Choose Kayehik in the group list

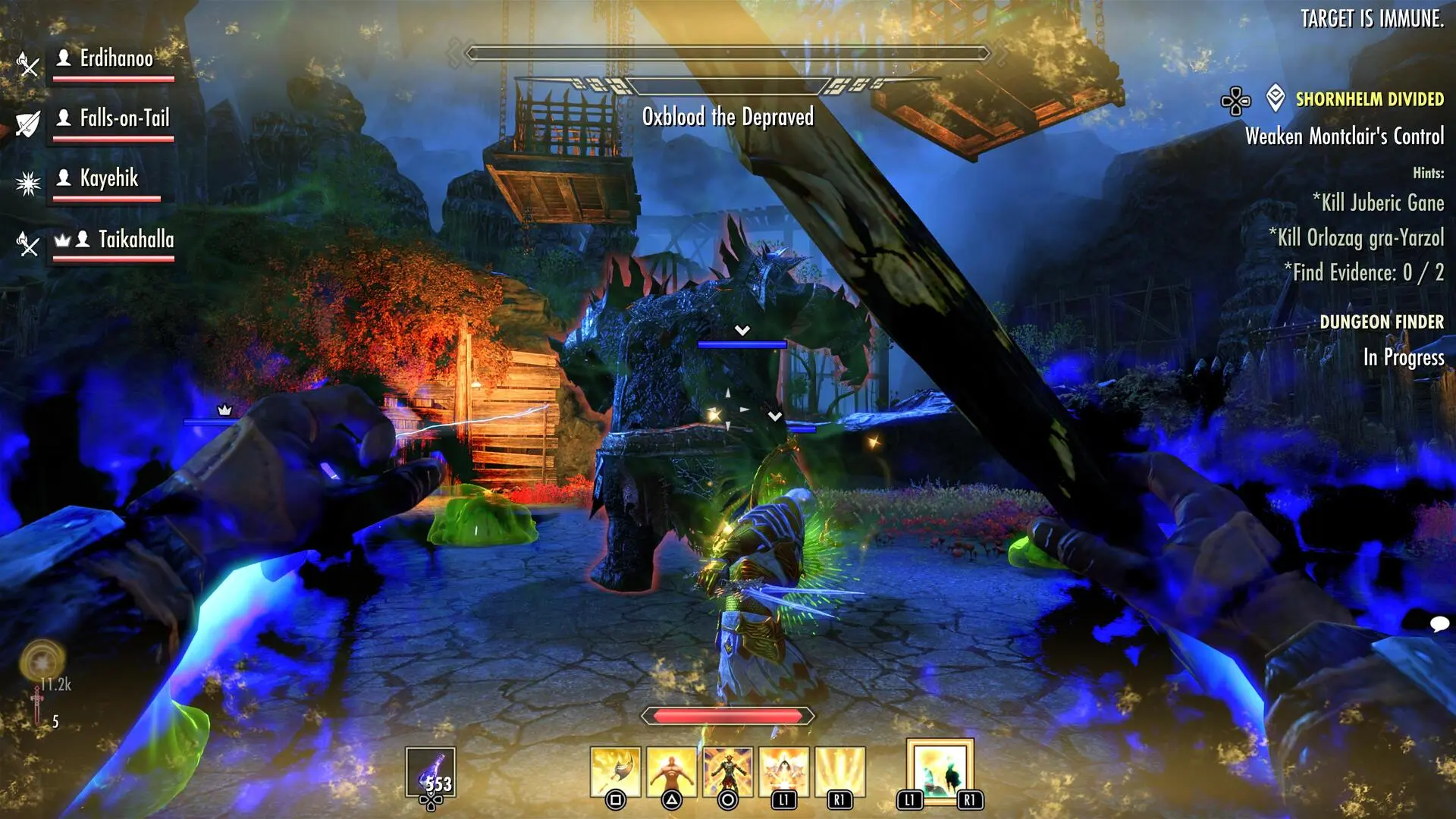pyautogui.click(x=109, y=178)
